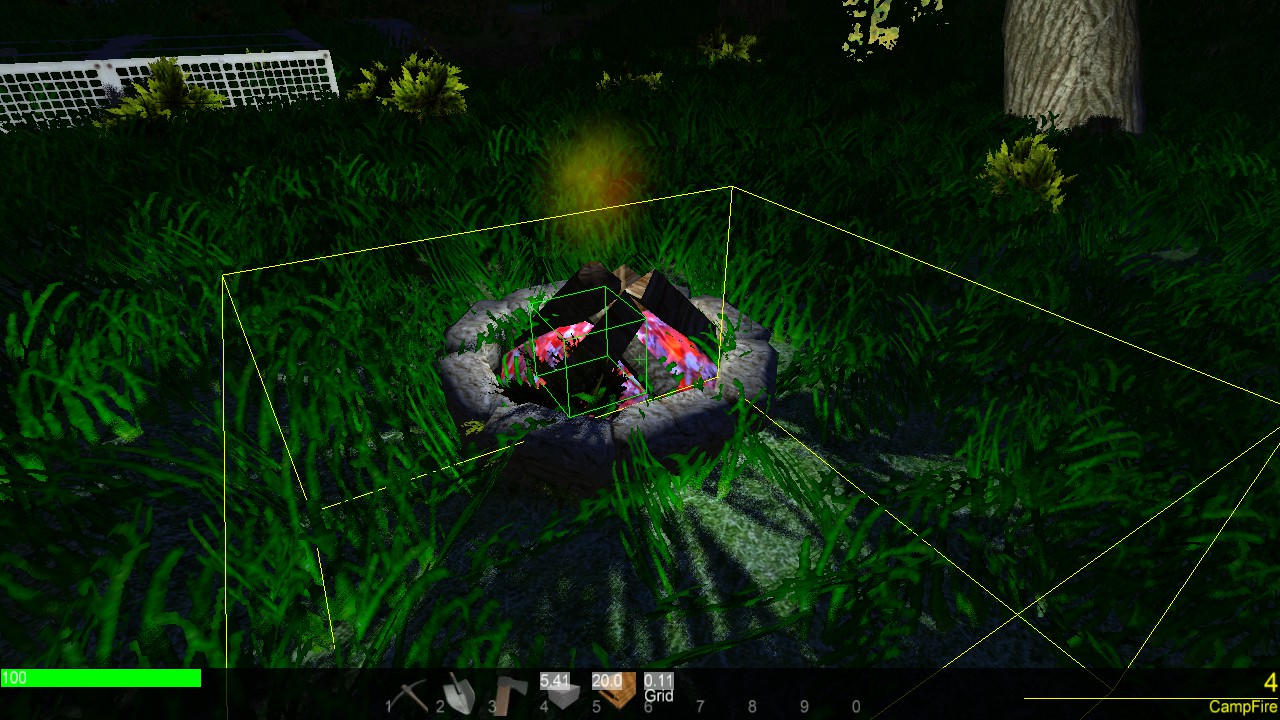Activate empty hotbar slot 0

(x=855, y=703)
